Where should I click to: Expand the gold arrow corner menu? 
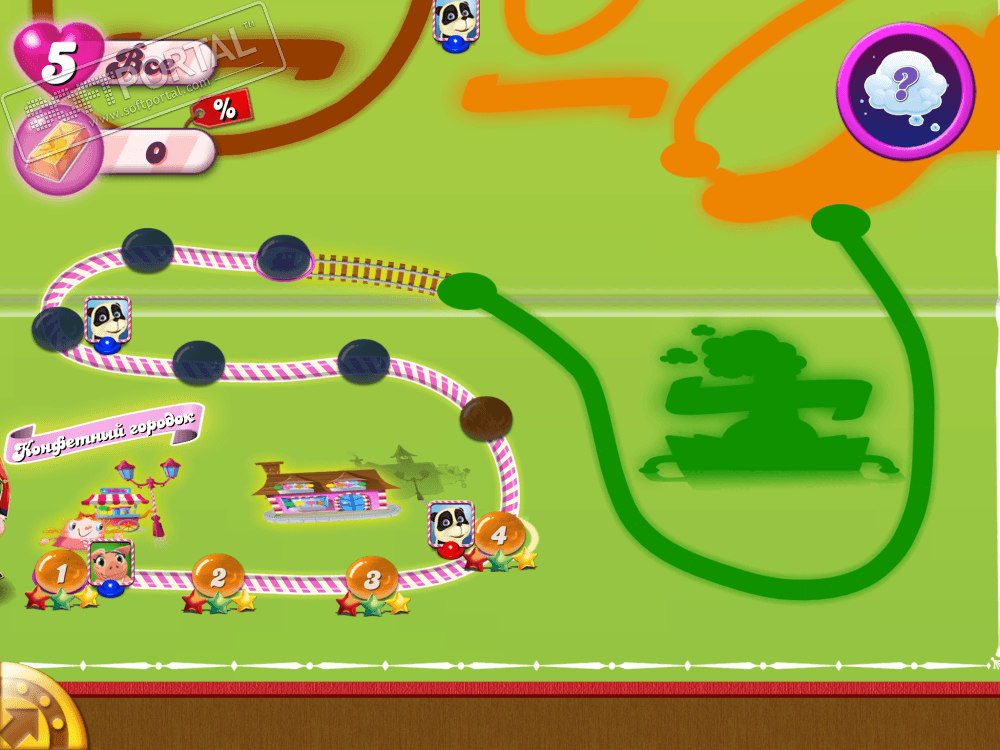30,712
